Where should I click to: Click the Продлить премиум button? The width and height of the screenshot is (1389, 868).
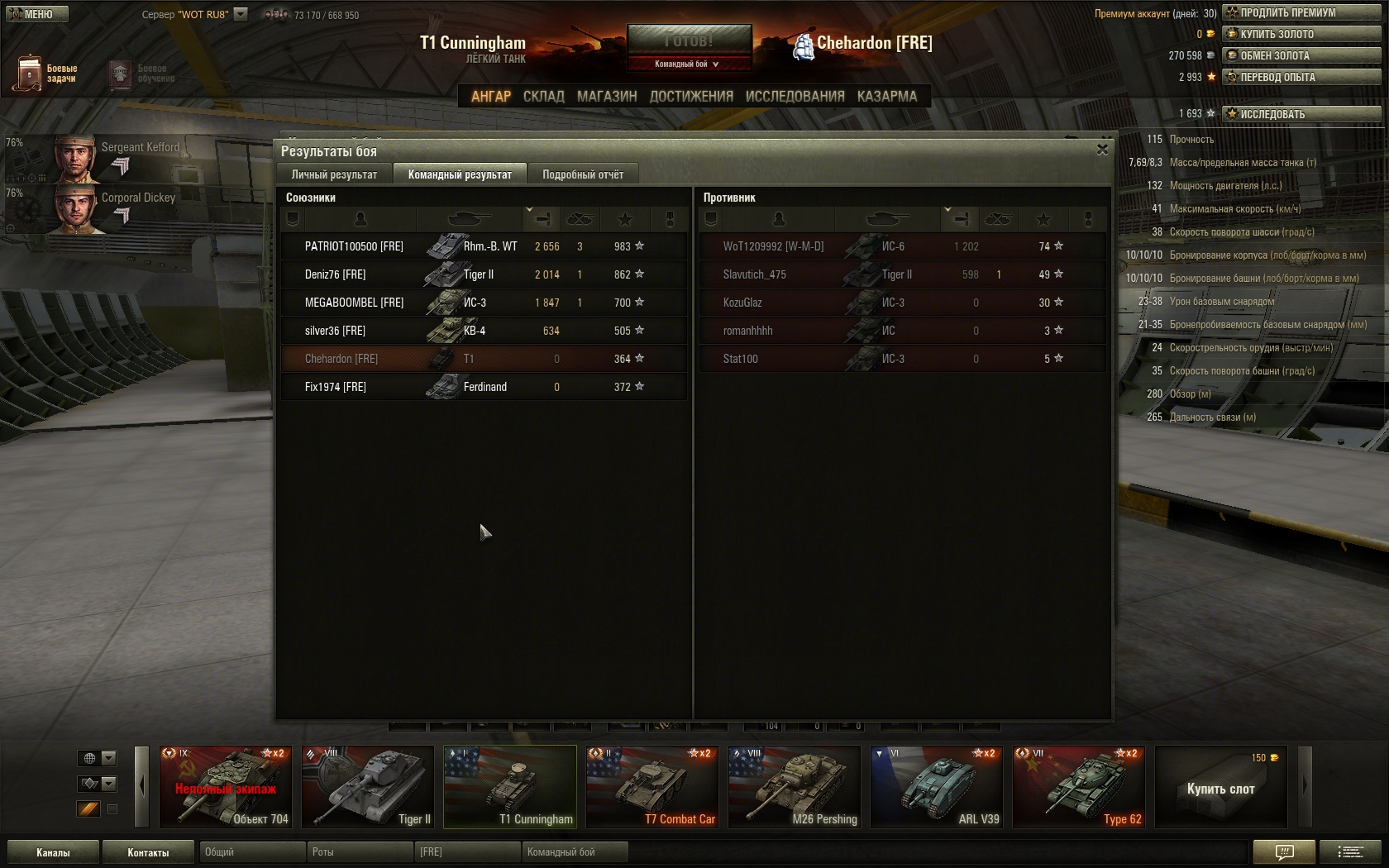pyautogui.click(x=1301, y=12)
